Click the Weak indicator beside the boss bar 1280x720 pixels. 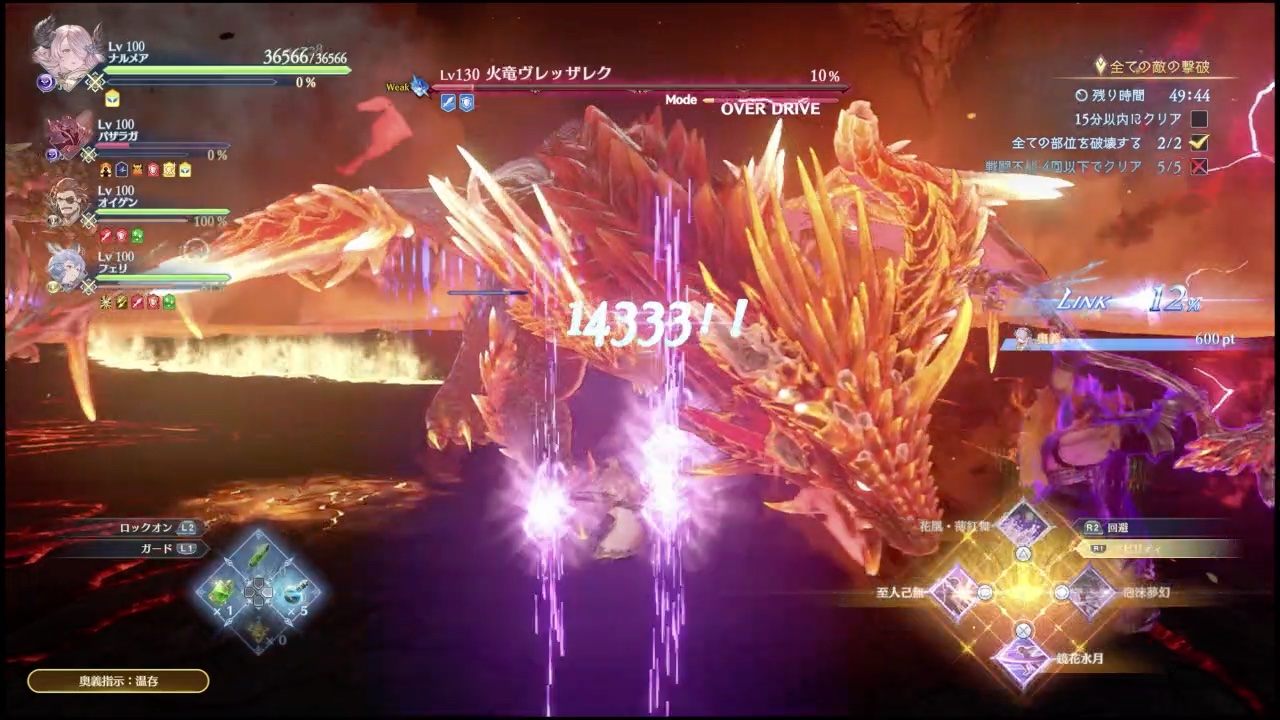398,87
